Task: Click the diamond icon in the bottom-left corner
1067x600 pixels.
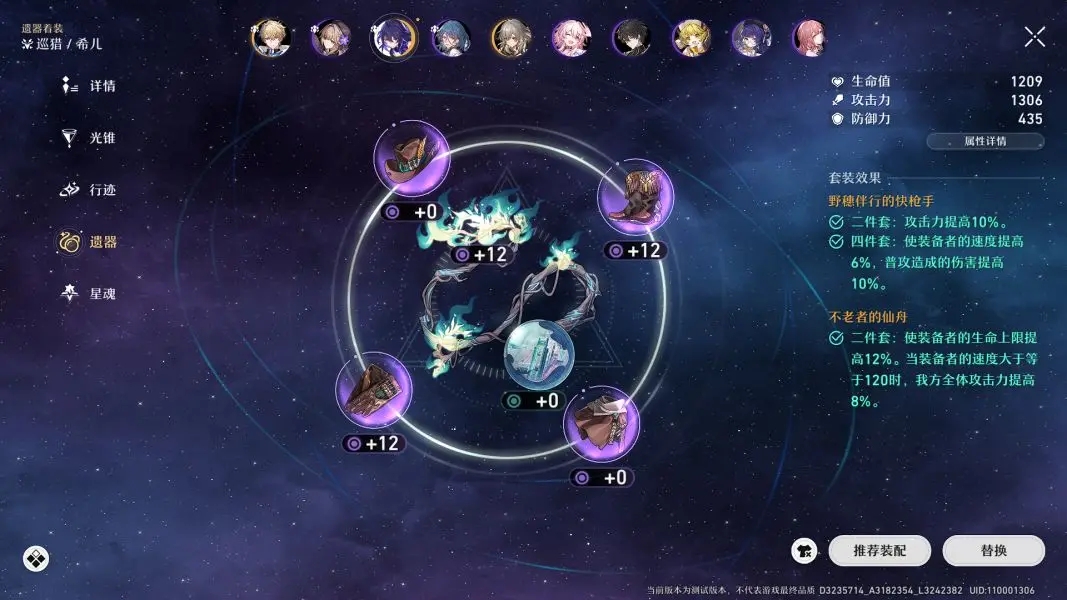Action: [36, 559]
